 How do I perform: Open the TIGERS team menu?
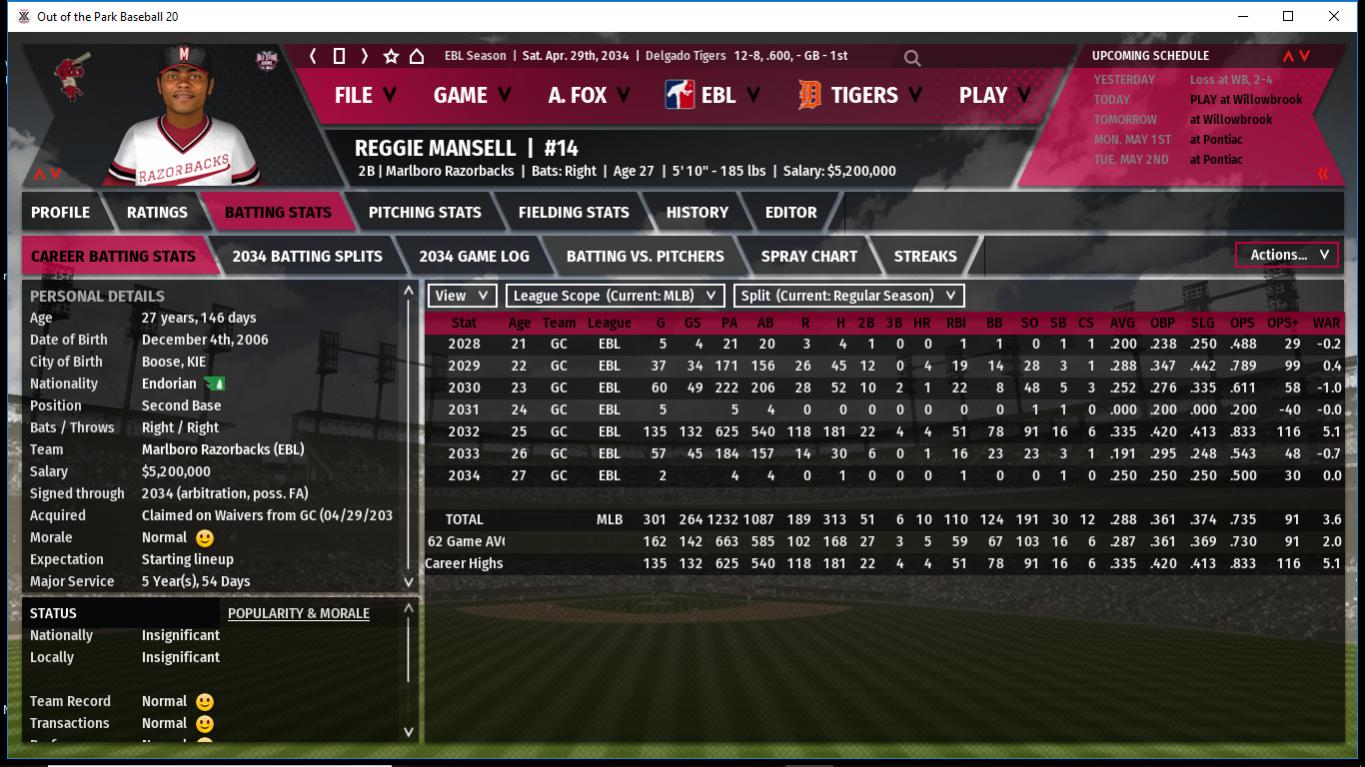pyautogui.click(x=863, y=95)
